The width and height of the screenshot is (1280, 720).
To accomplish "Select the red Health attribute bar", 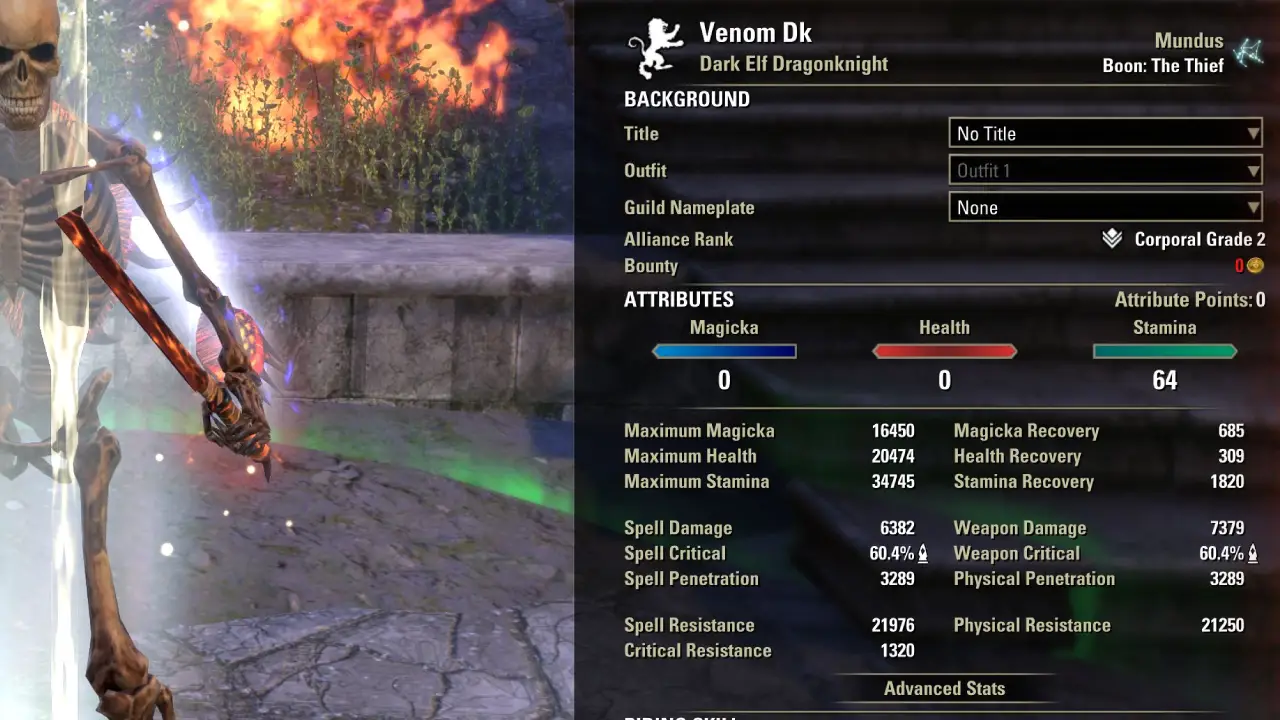I will [944, 351].
